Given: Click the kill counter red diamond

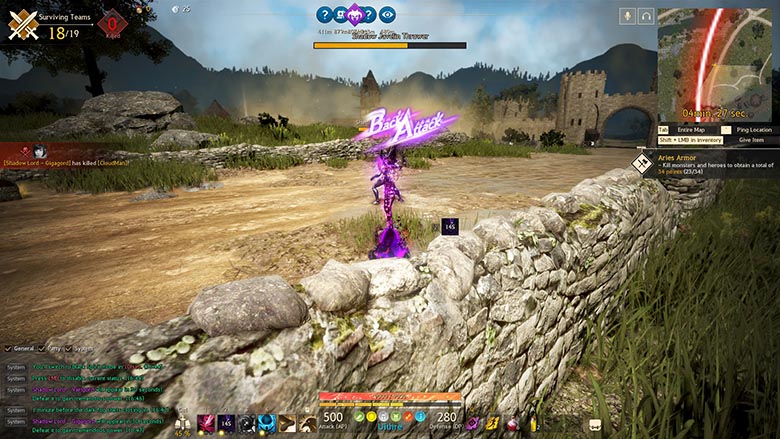Looking at the screenshot, I should (x=112, y=21).
